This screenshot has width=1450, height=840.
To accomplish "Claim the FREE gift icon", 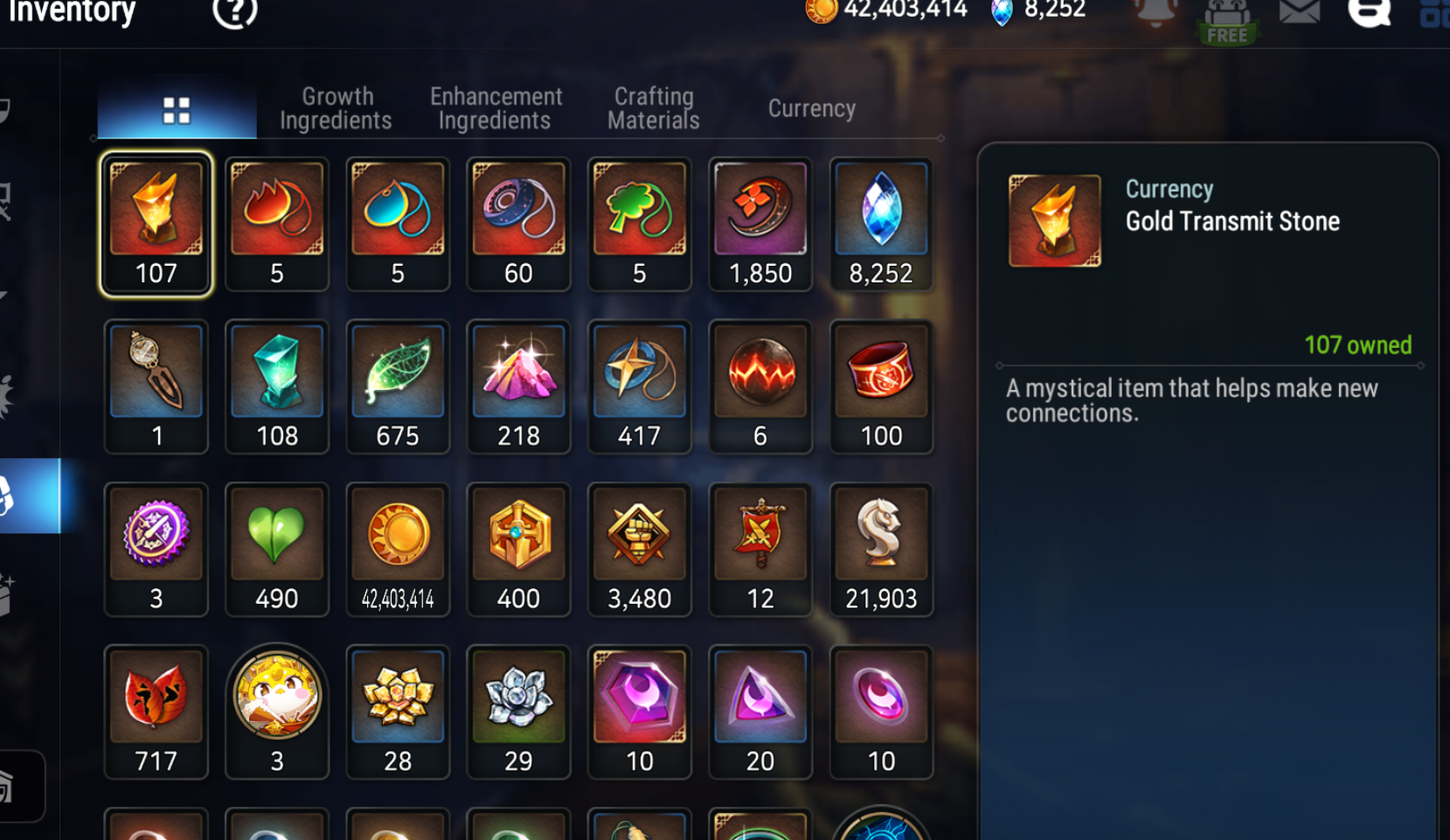I will pyautogui.click(x=1227, y=21).
